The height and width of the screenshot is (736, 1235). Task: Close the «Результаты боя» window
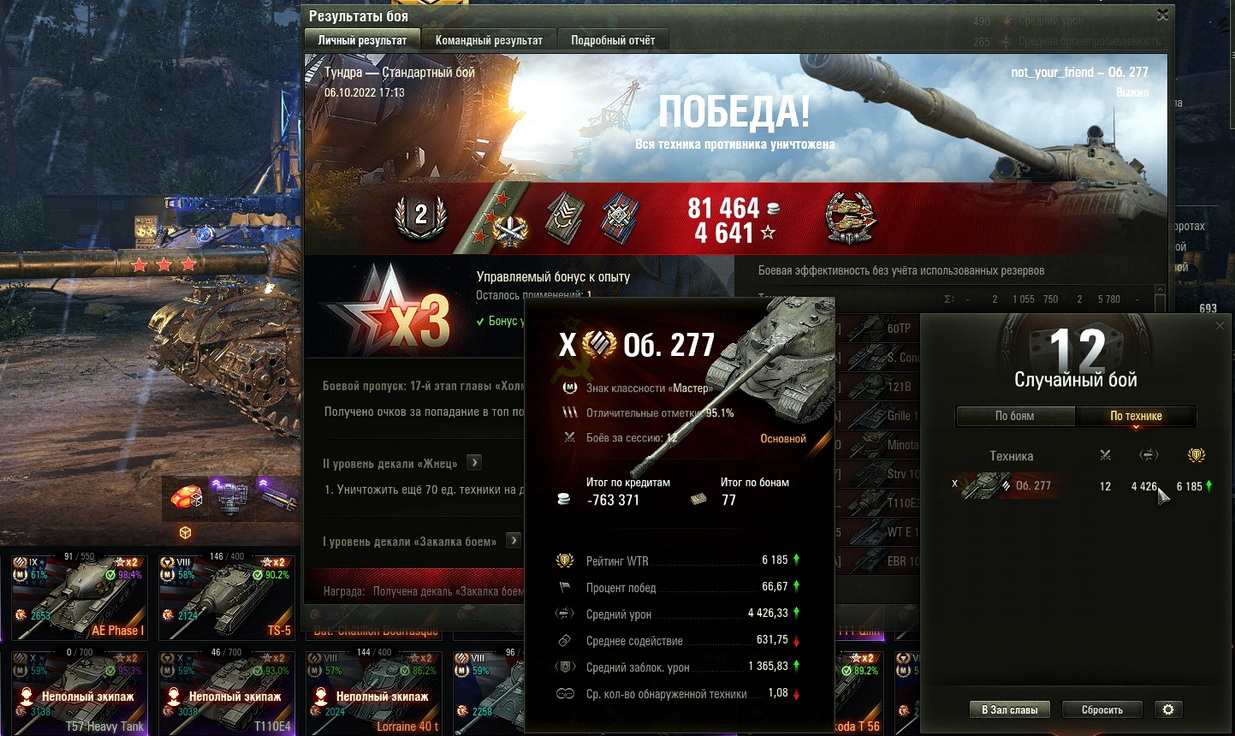click(x=1162, y=15)
